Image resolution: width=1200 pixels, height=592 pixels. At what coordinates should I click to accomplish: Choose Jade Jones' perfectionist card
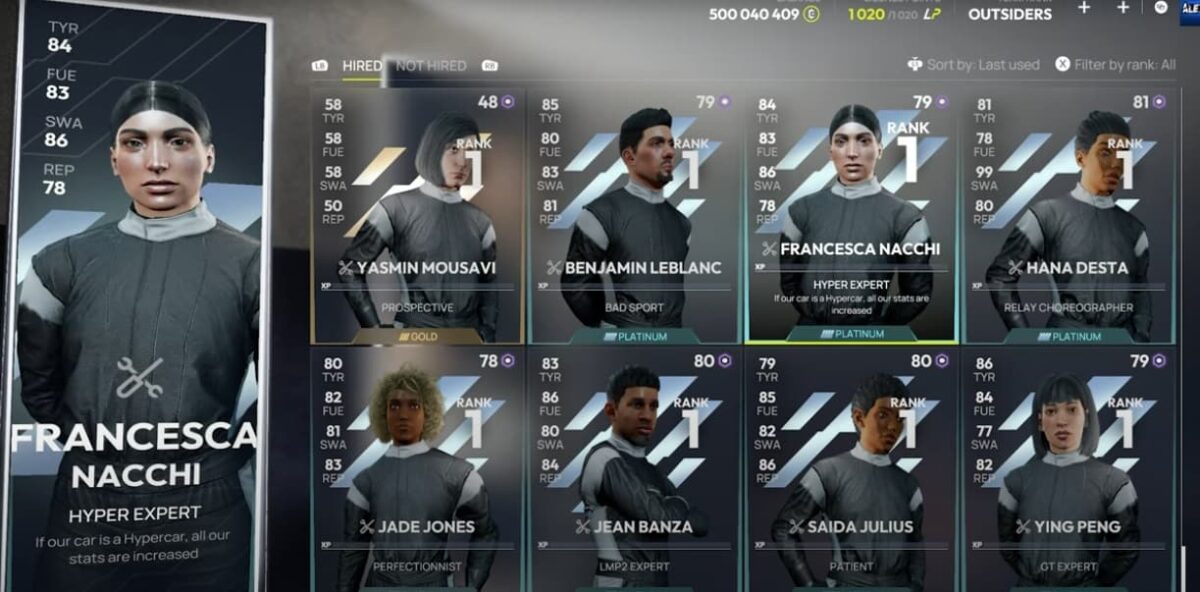pyautogui.click(x=418, y=468)
